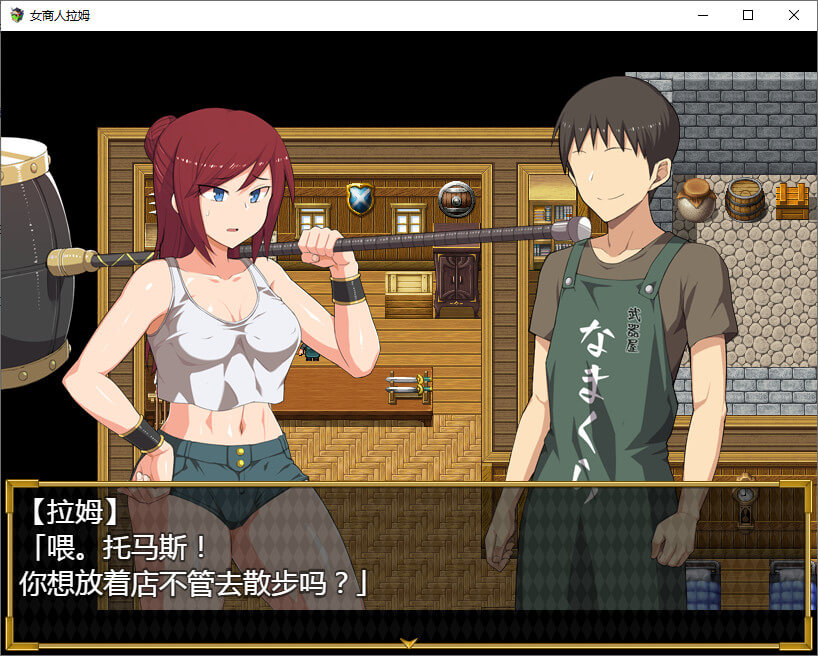Viewport: 818px width, 656px height.
Task: Minimize the game window
Action: click(702, 16)
